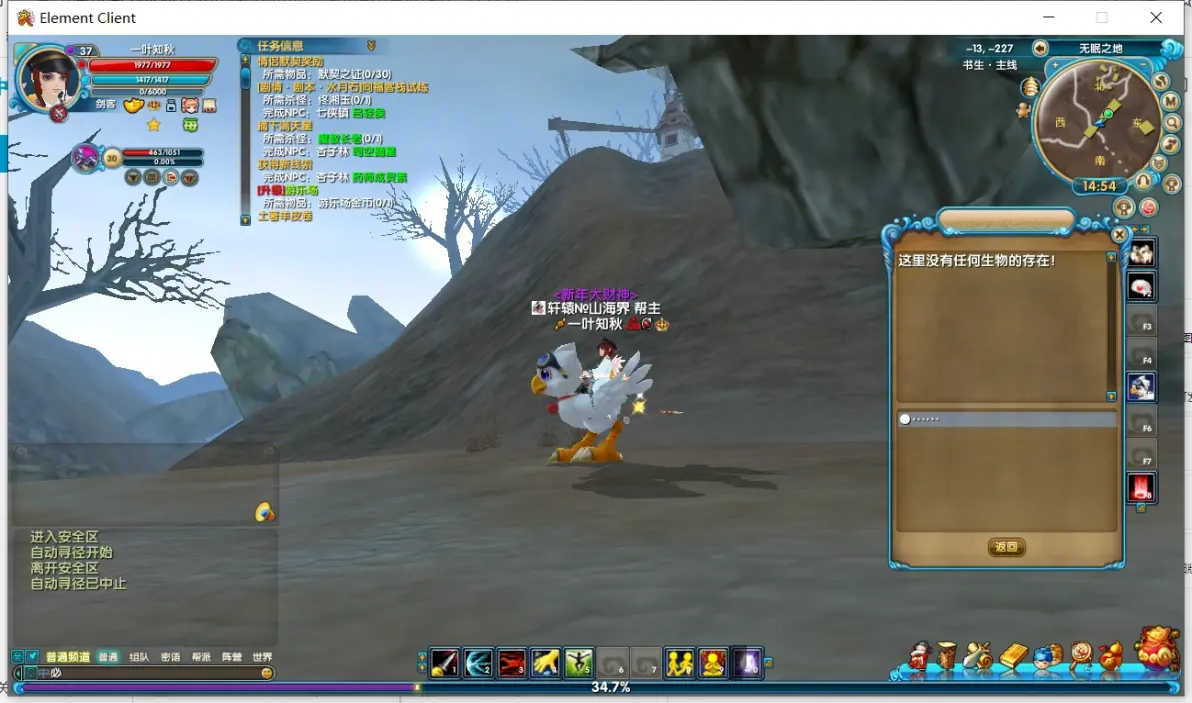Collapse the 任务信息 quest tracker arrow
The image size is (1192, 703).
371,46
